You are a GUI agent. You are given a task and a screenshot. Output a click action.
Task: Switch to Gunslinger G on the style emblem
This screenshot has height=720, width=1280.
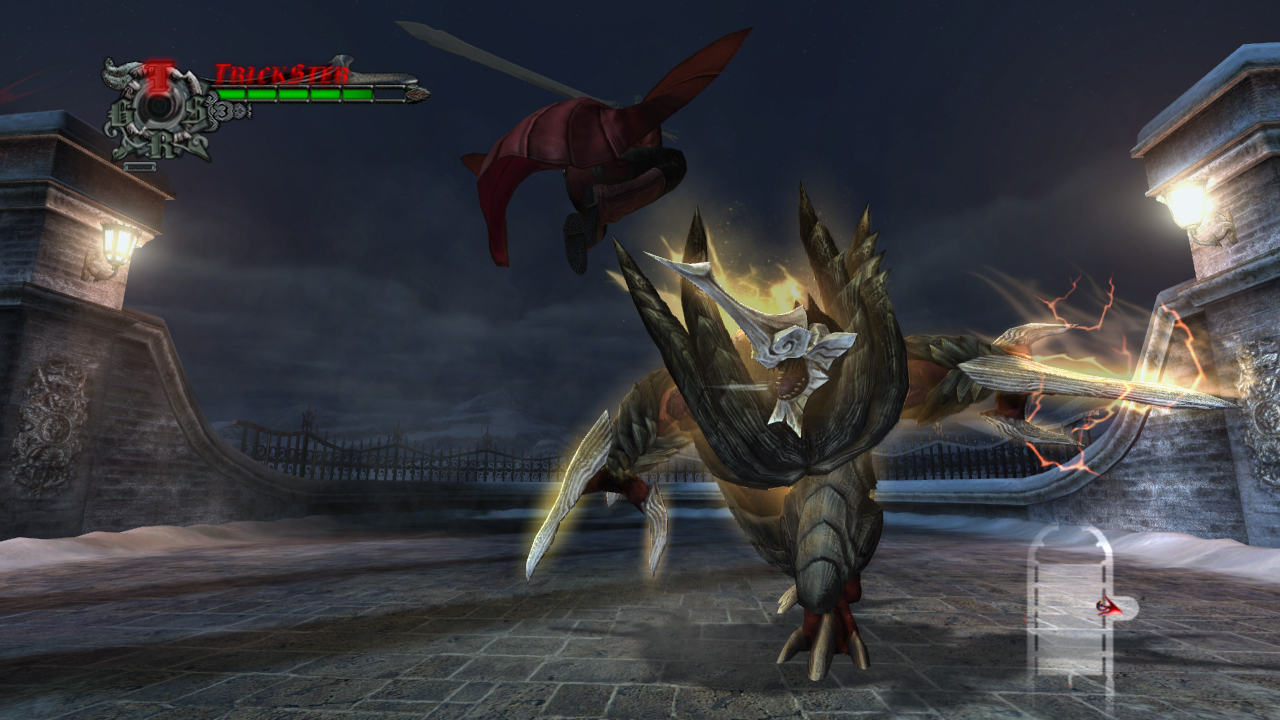coord(121,116)
